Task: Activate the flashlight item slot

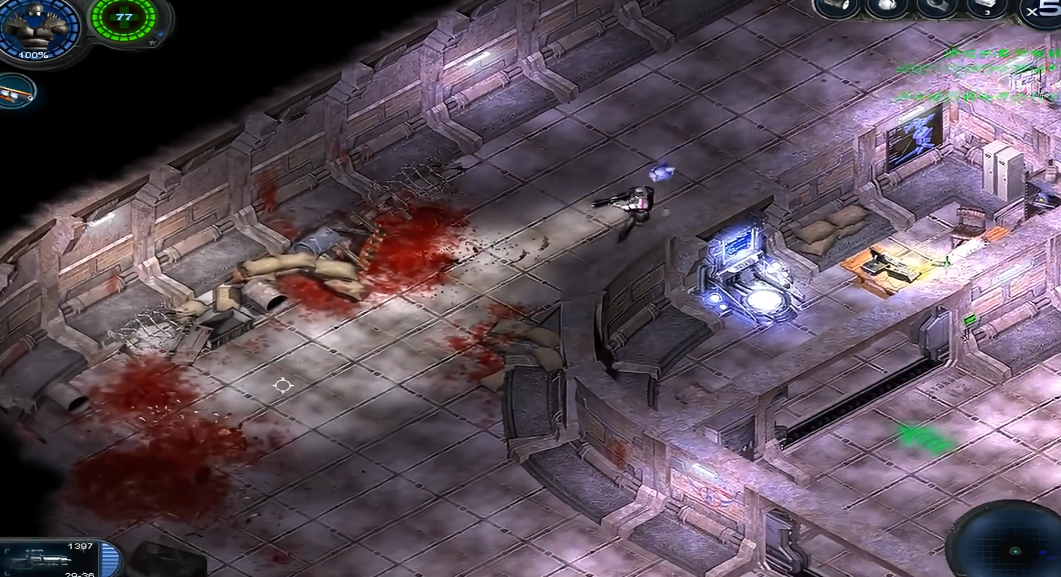Action: pyautogui.click(x=836, y=8)
